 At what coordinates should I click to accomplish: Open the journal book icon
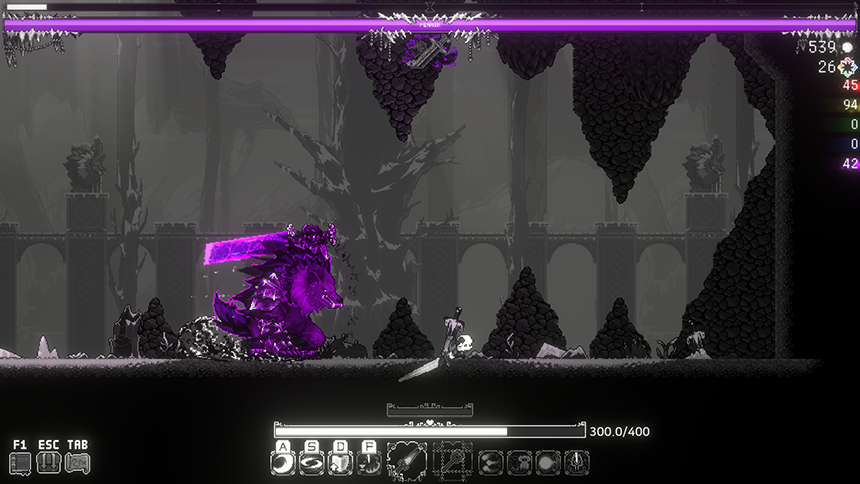coord(21,463)
